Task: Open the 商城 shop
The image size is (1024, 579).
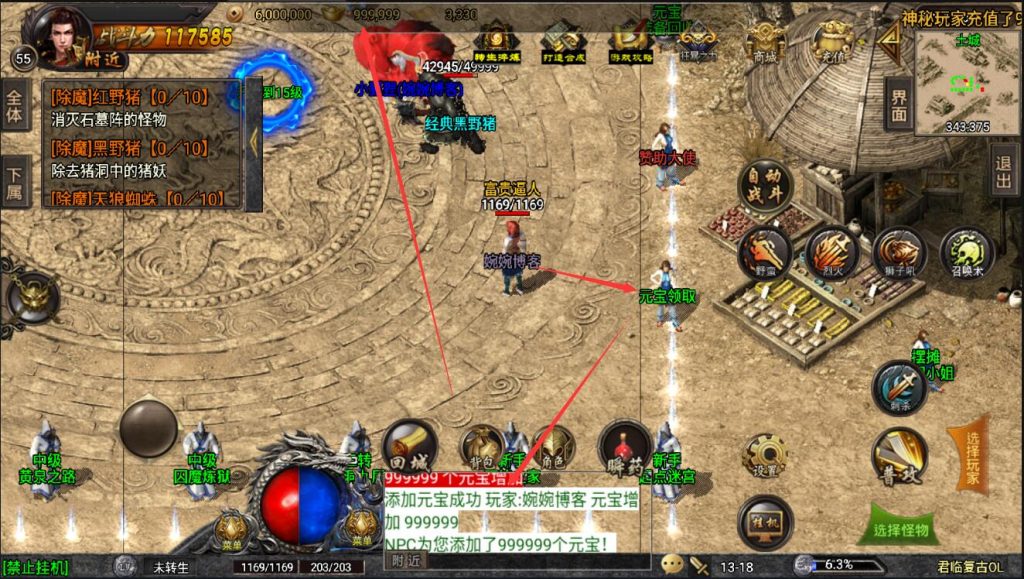Action: click(x=765, y=42)
